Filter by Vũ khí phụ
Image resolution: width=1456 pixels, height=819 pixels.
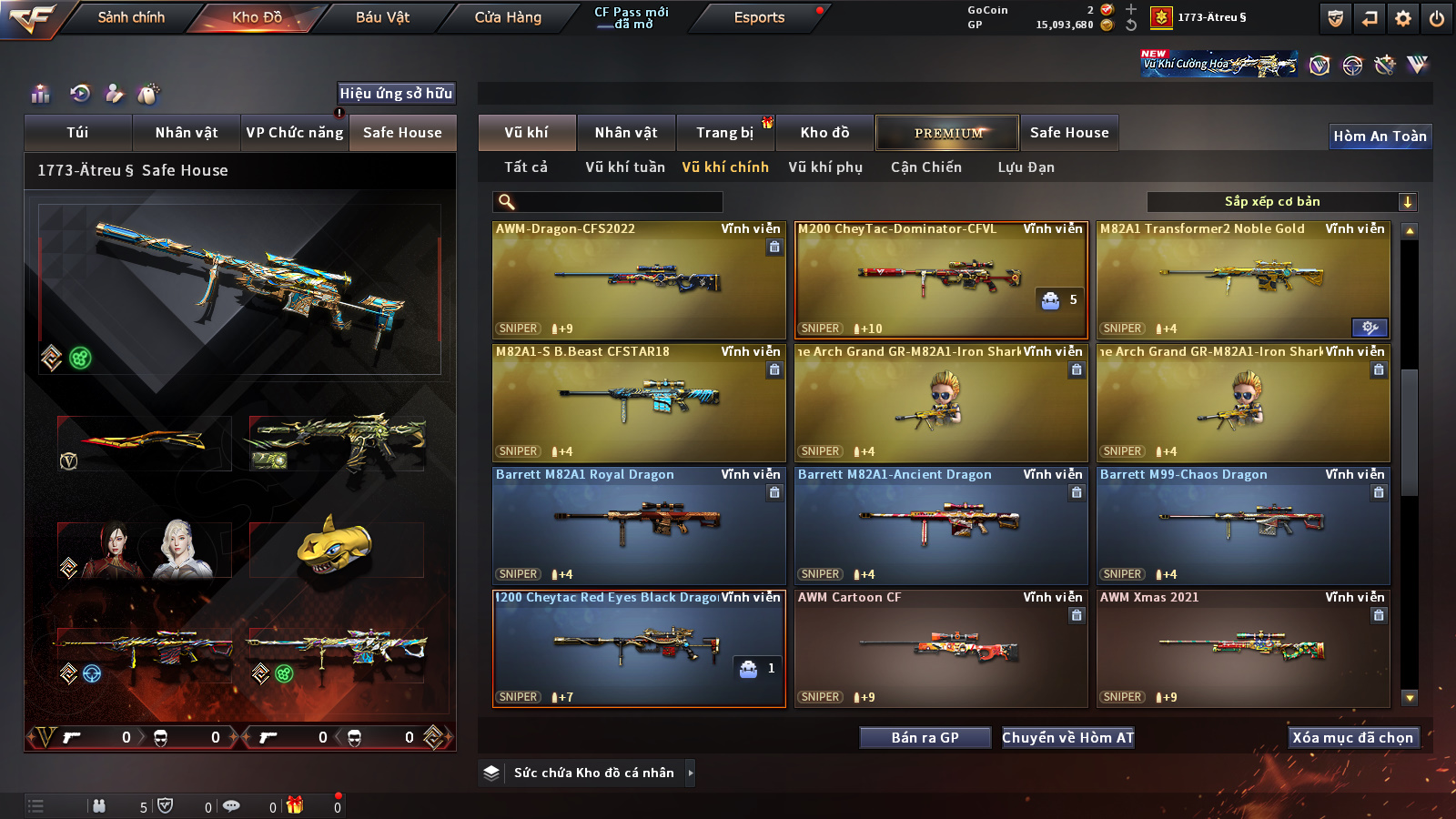pos(825,167)
